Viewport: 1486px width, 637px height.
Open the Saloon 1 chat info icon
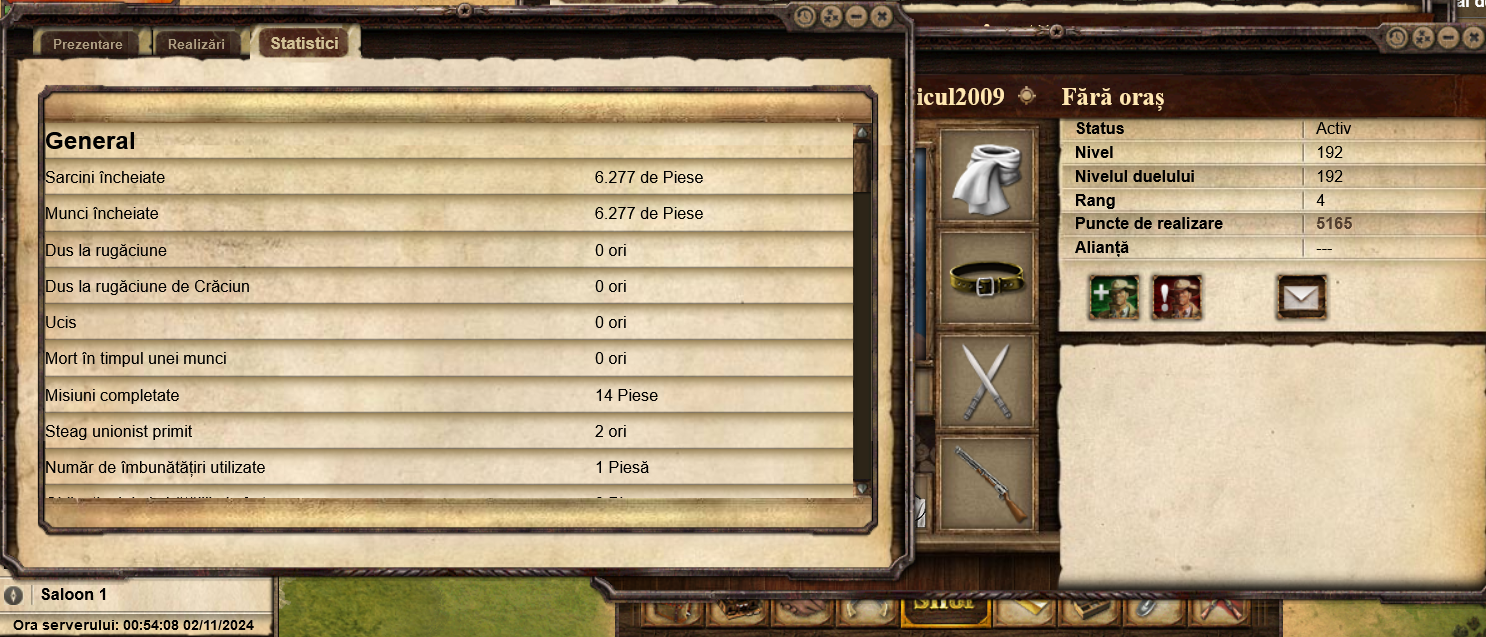coord(13,595)
